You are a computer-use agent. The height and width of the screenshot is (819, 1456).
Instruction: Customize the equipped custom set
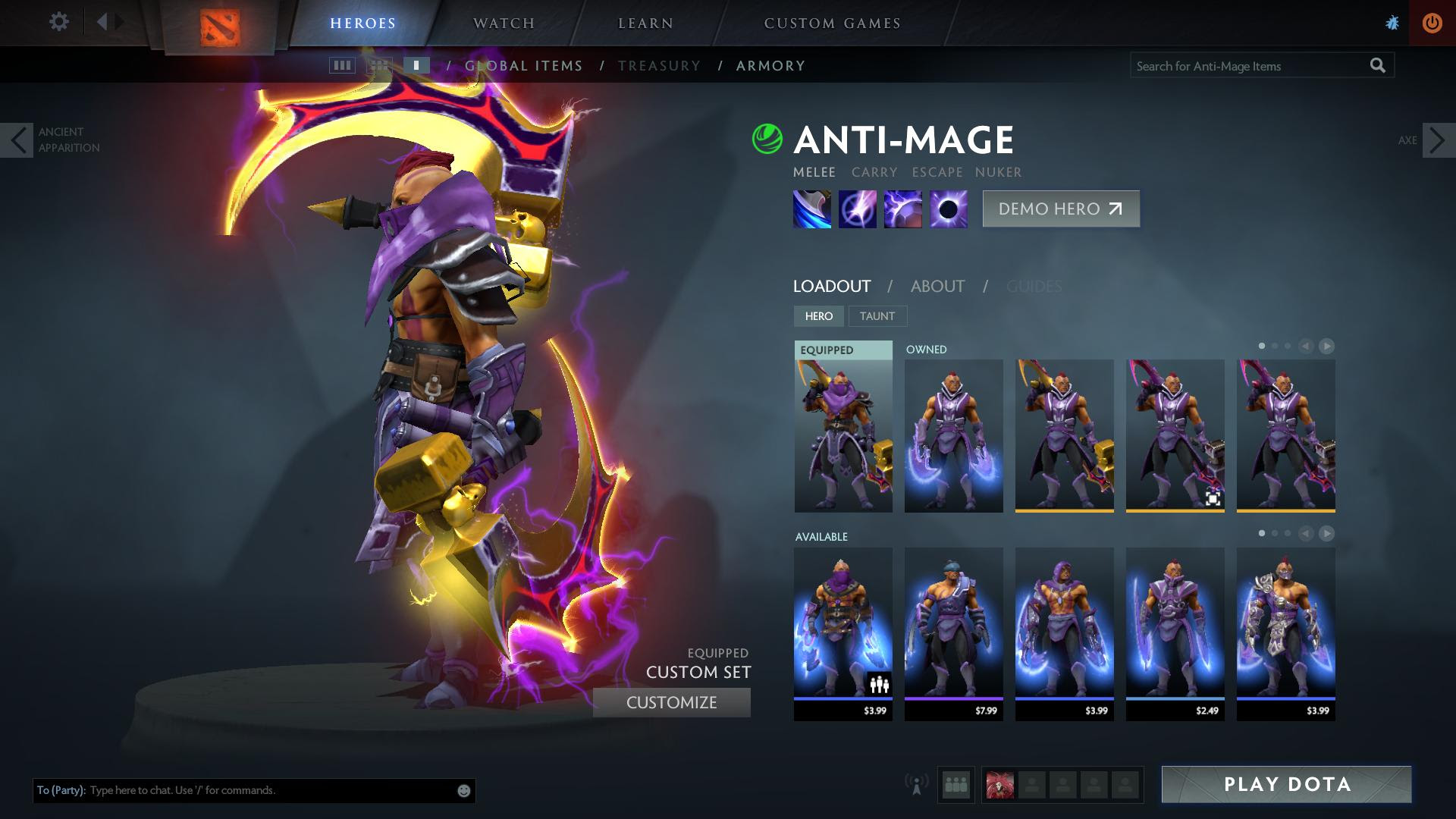[x=671, y=703]
